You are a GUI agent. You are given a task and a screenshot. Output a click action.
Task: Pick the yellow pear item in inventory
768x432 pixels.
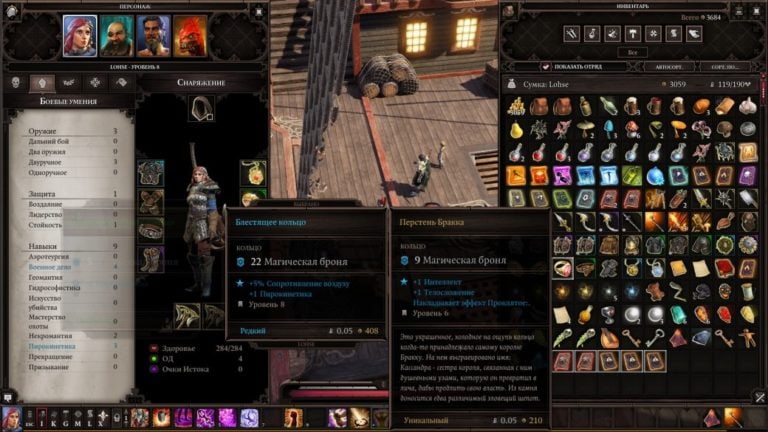coord(517,130)
